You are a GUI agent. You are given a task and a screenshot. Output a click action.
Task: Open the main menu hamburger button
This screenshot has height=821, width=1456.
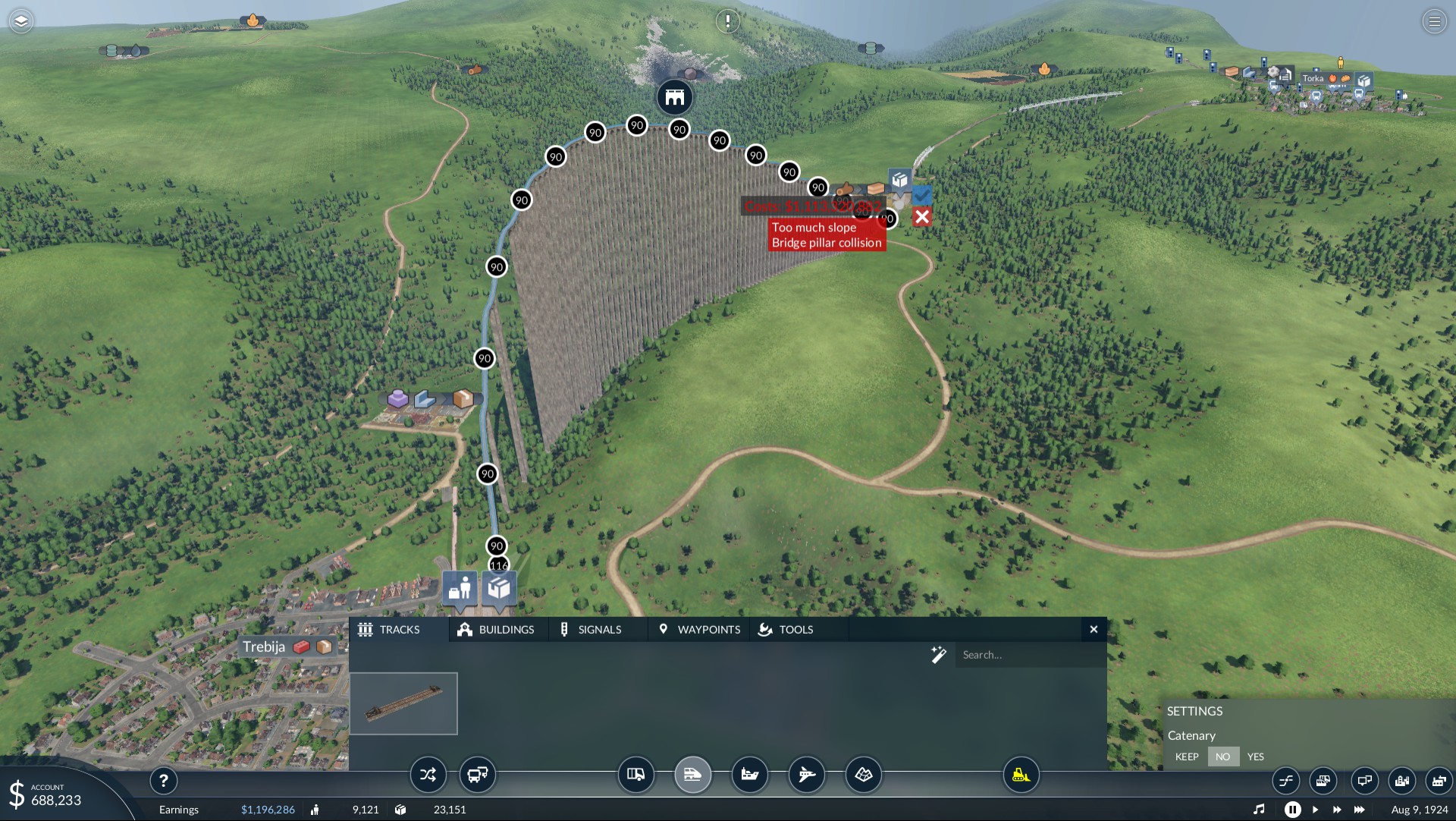[x=1434, y=21]
